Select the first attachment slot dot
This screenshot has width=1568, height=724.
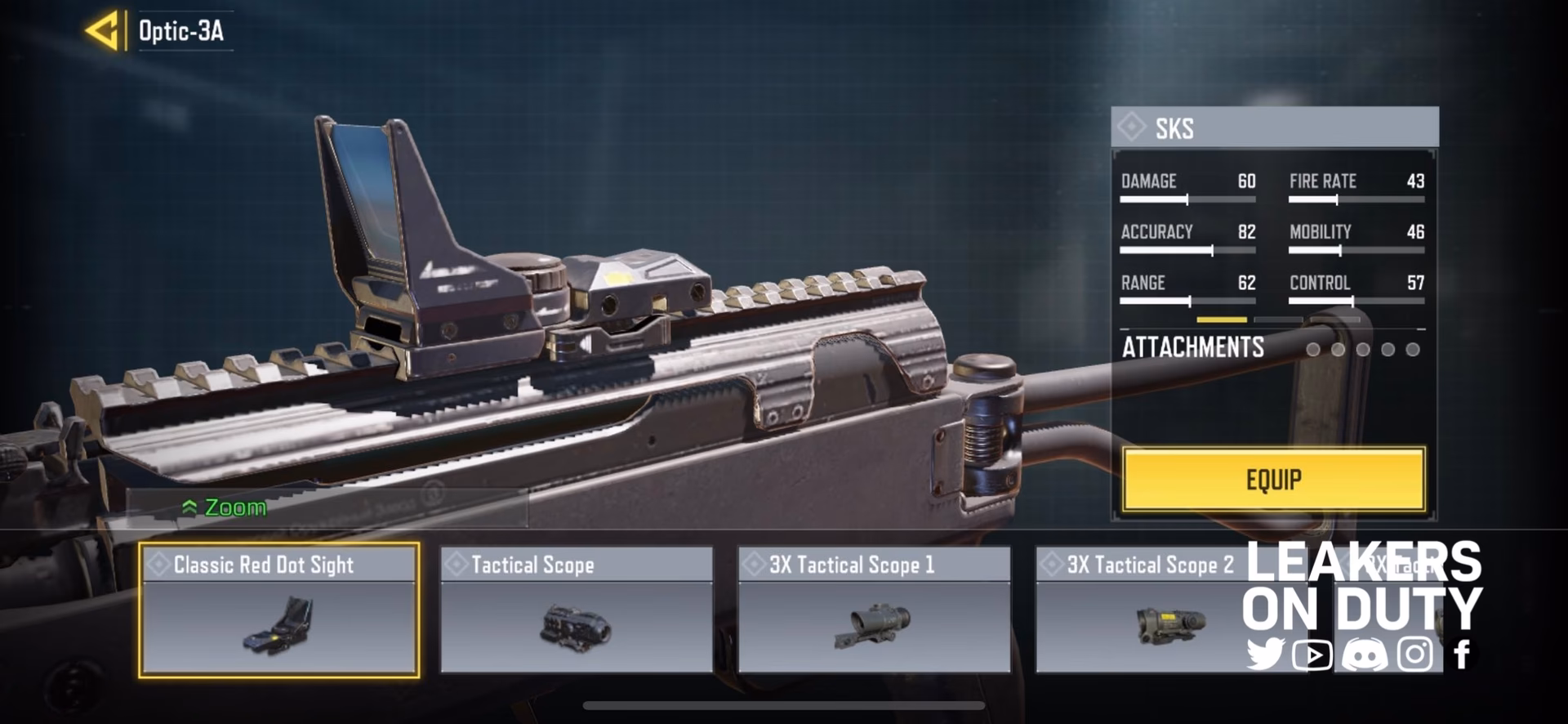pos(1313,349)
